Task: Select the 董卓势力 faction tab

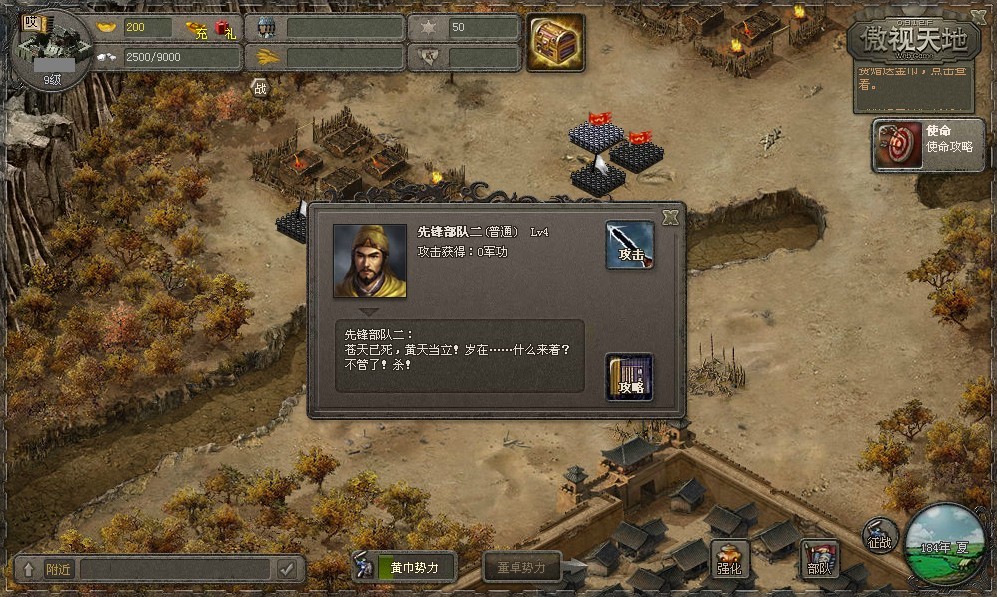Action: tap(522, 568)
